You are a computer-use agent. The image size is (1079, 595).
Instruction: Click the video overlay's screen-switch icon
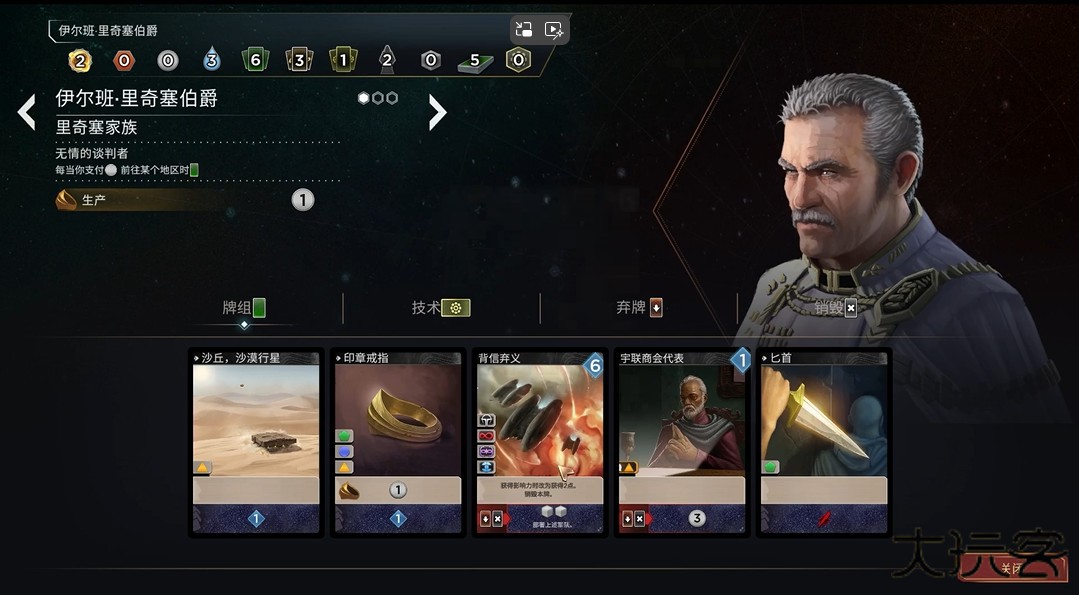[x=524, y=29]
